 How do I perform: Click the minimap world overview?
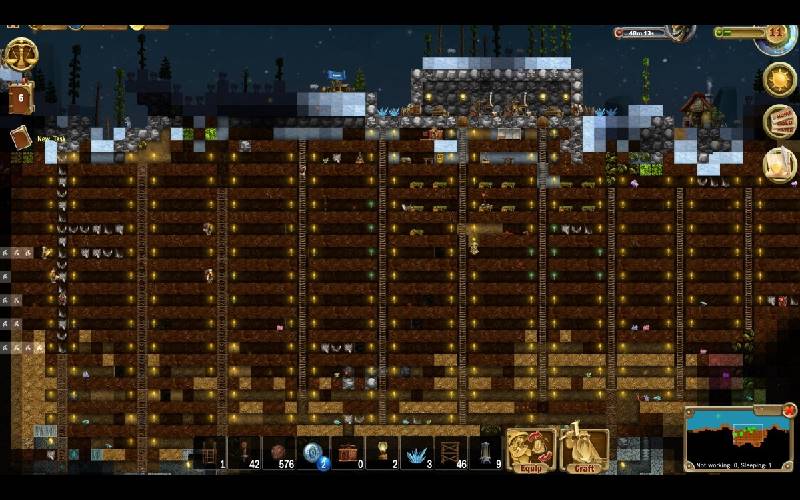pyautogui.click(x=735, y=437)
